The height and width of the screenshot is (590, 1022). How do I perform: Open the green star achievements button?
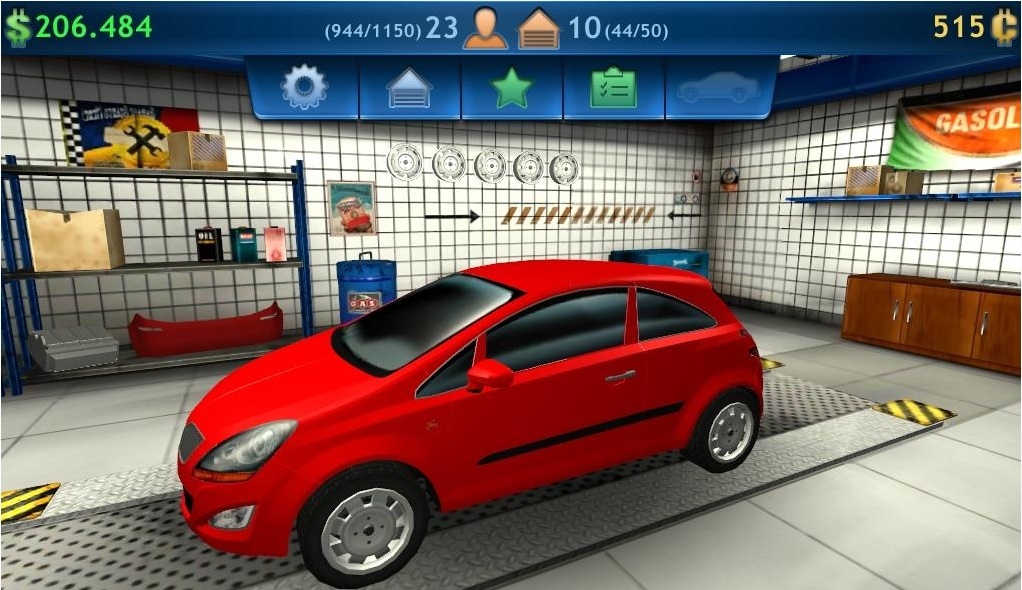pos(512,88)
